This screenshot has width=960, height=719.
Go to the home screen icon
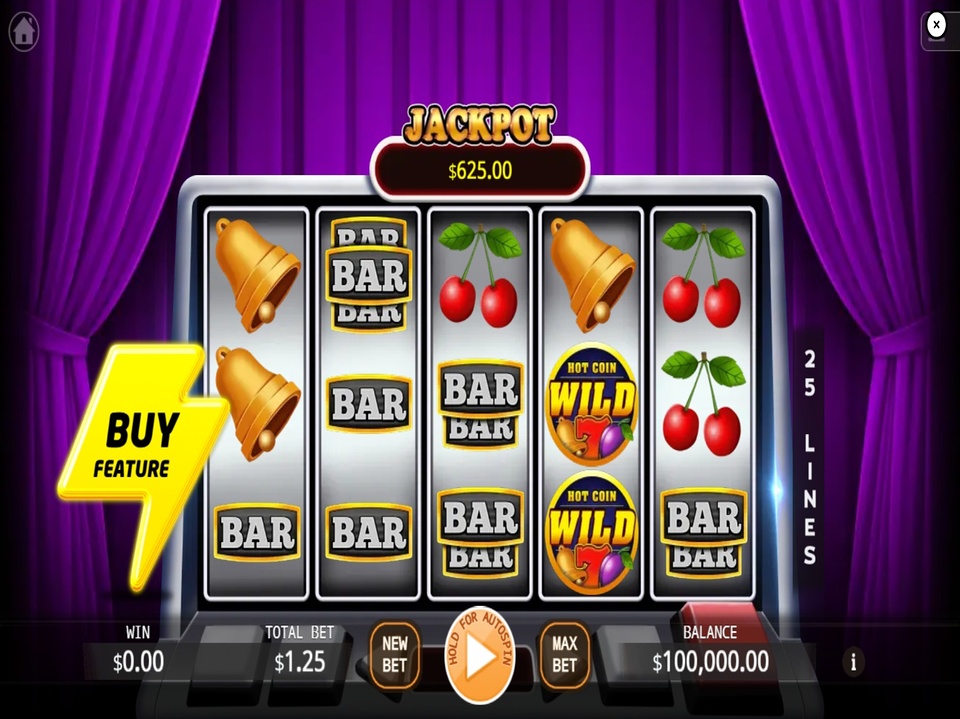(24, 31)
